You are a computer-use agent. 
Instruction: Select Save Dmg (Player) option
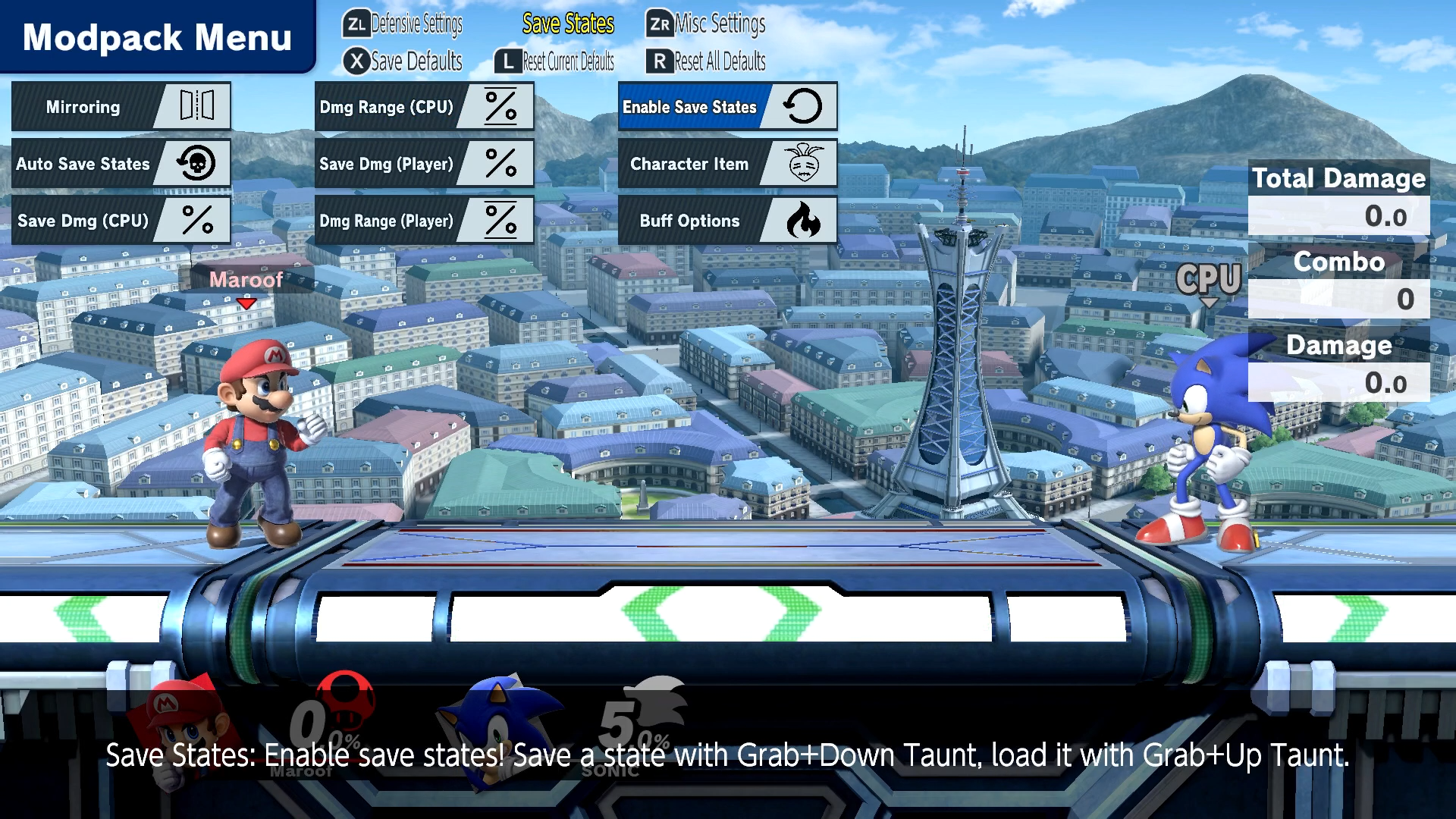pyautogui.click(x=424, y=164)
